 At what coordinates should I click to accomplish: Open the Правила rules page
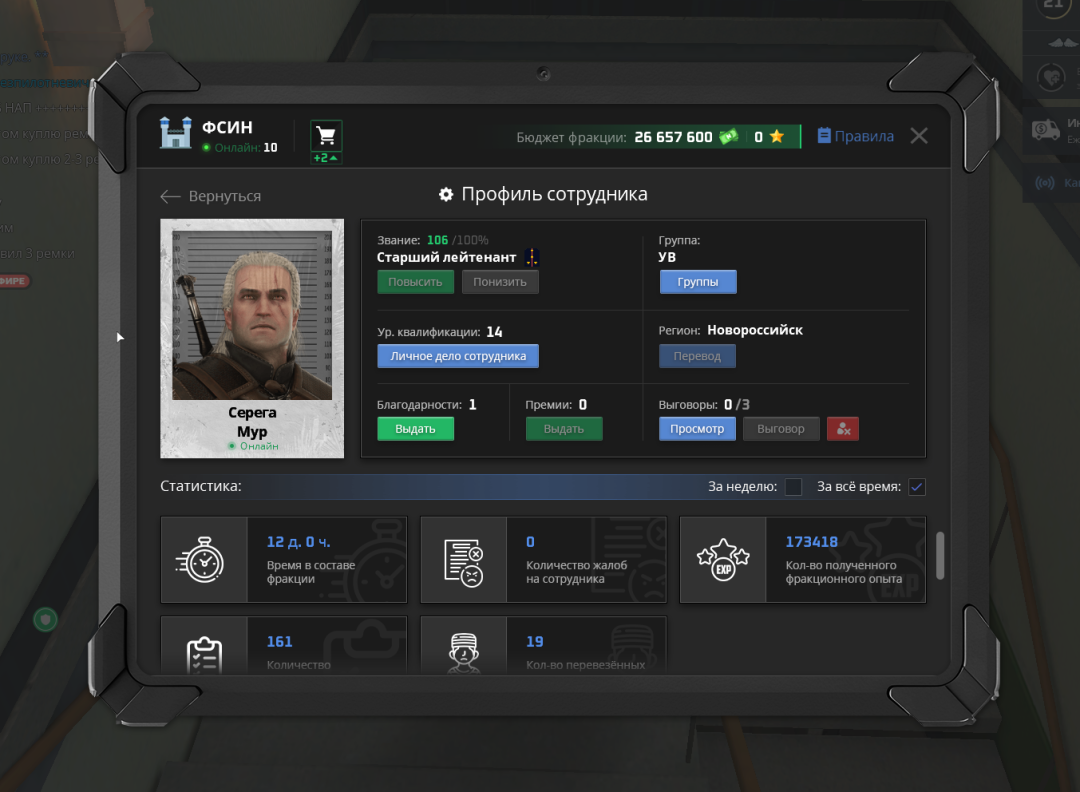(x=855, y=136)
